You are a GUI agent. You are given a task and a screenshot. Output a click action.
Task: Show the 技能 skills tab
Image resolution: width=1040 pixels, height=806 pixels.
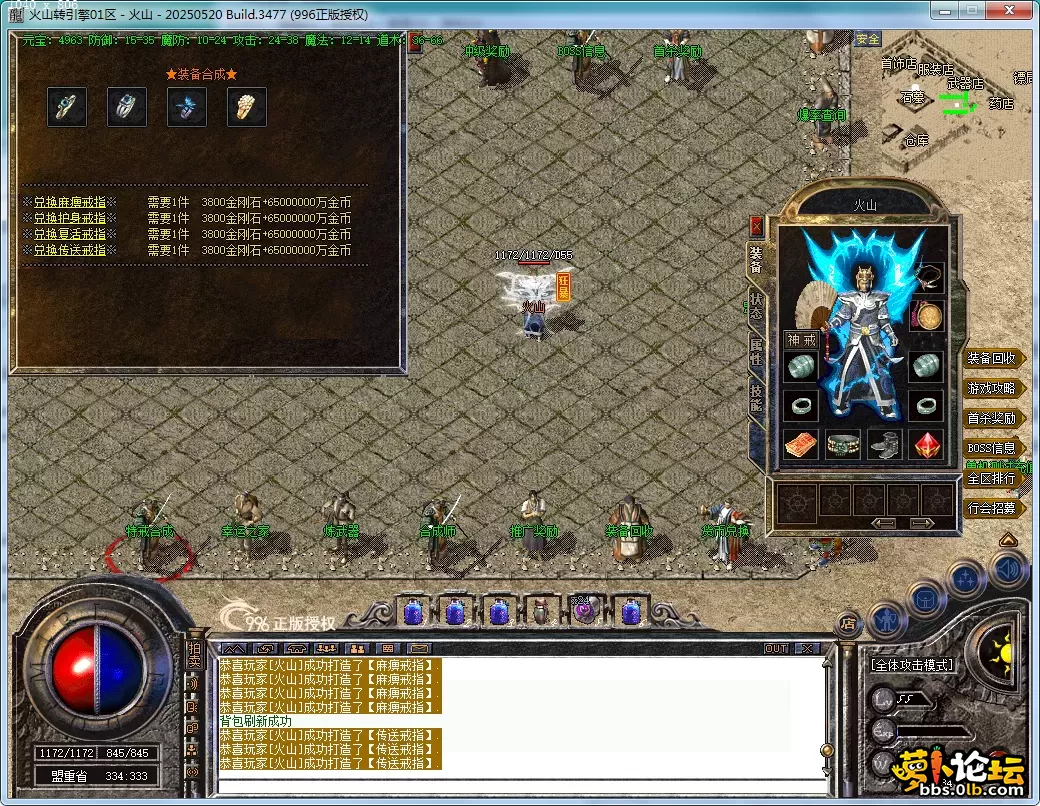click(757, 399)
